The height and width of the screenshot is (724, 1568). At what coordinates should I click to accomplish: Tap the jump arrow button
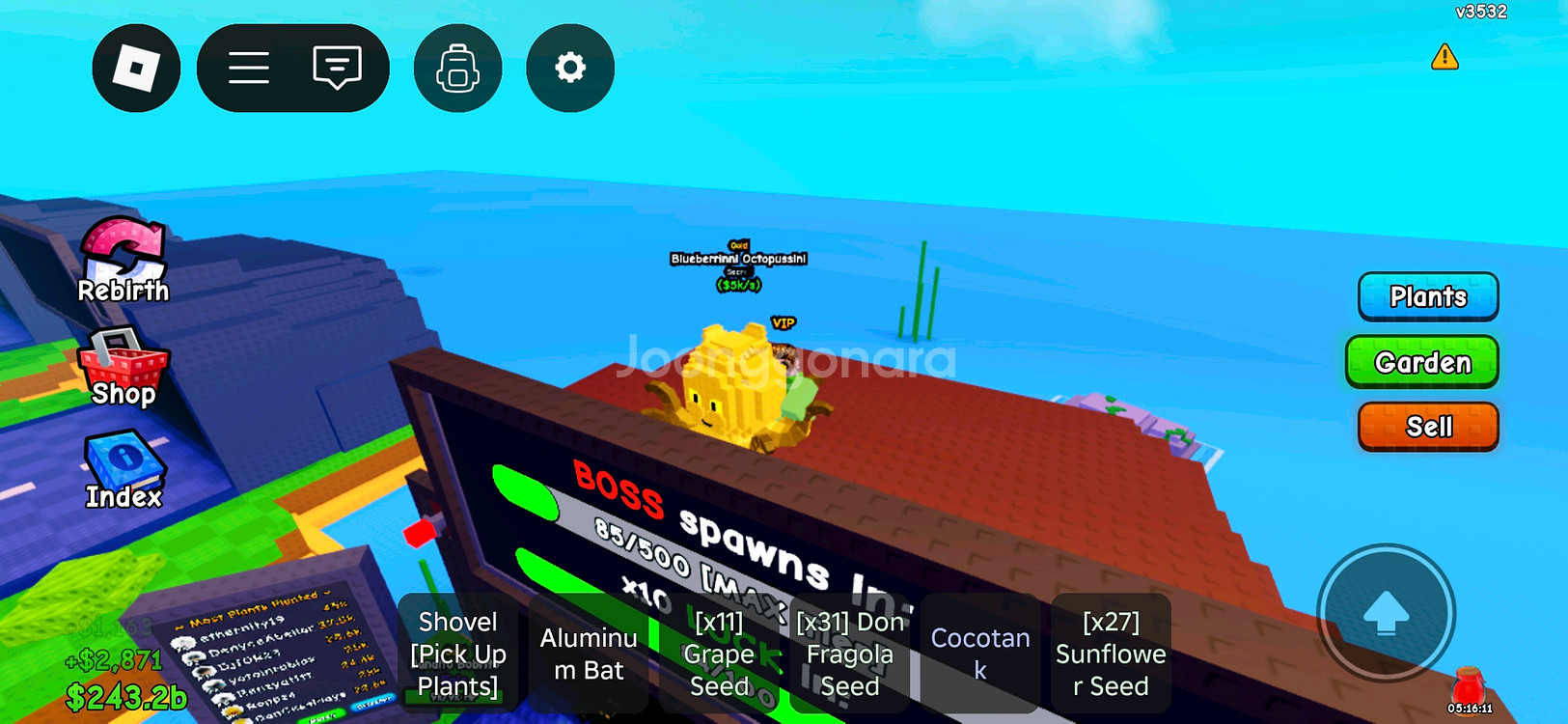point(1386,613)
